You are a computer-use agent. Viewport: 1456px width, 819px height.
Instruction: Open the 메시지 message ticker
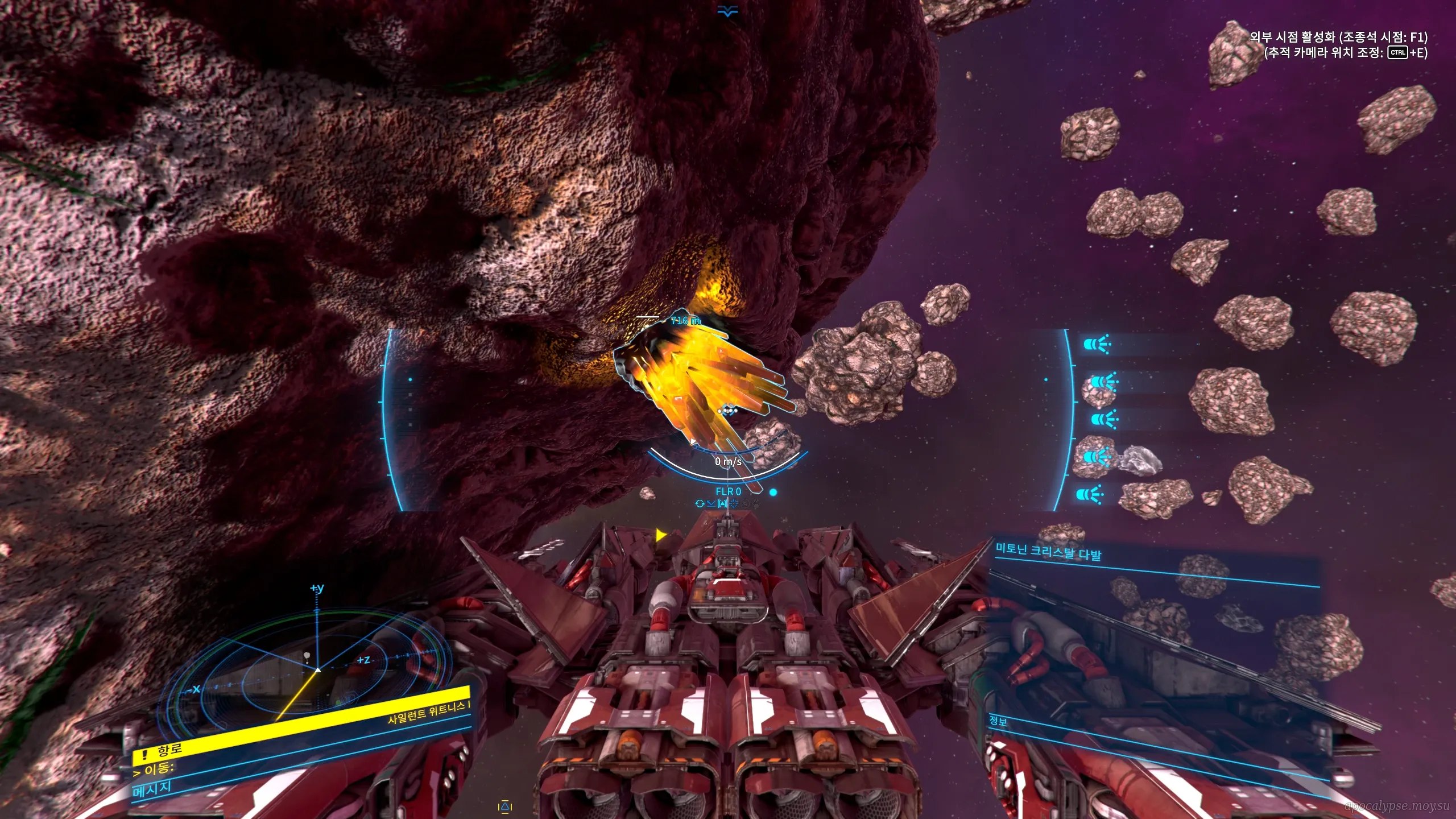(152, 789)
